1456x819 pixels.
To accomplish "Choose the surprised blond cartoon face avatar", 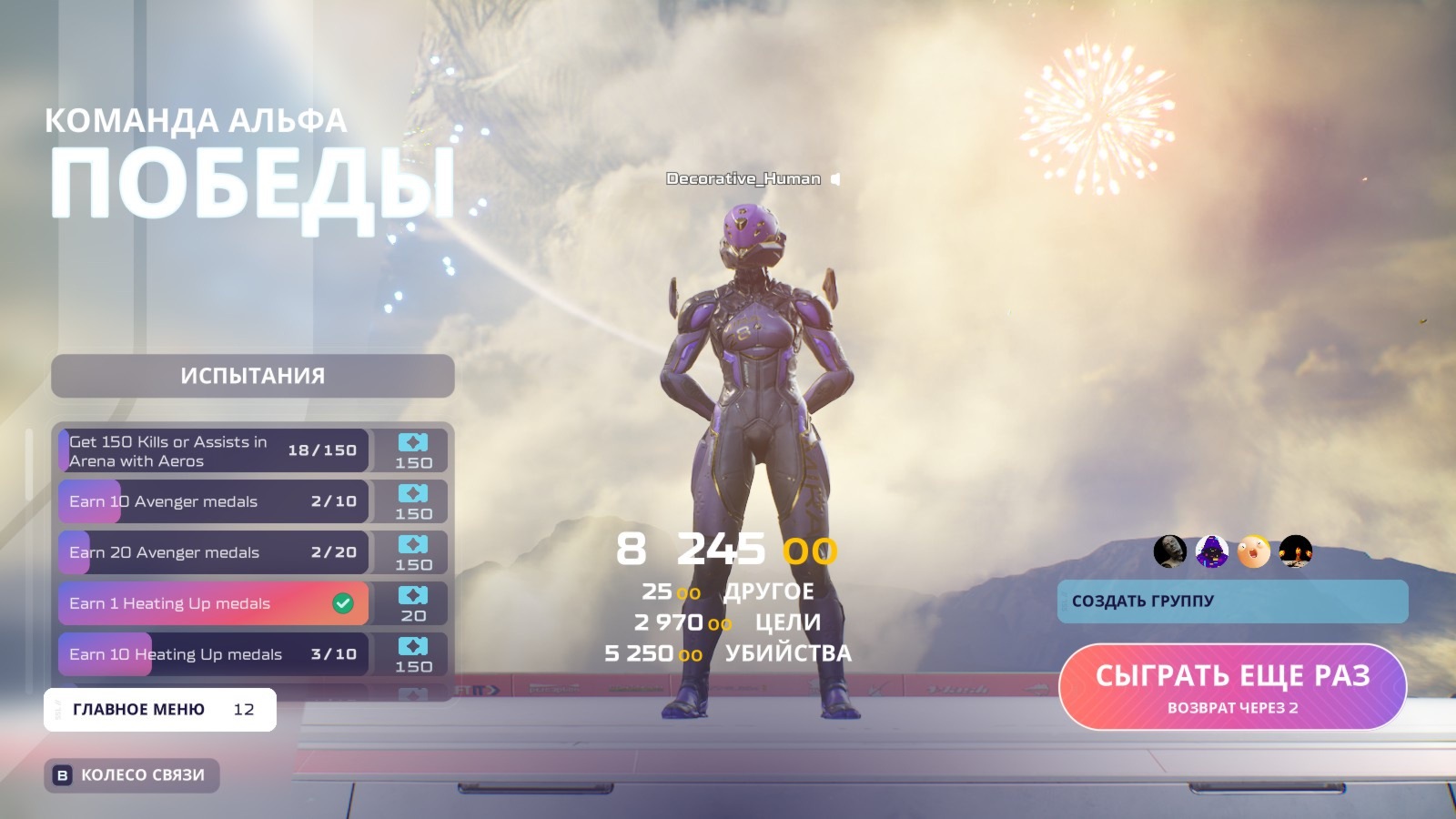I will [1253, 551].
